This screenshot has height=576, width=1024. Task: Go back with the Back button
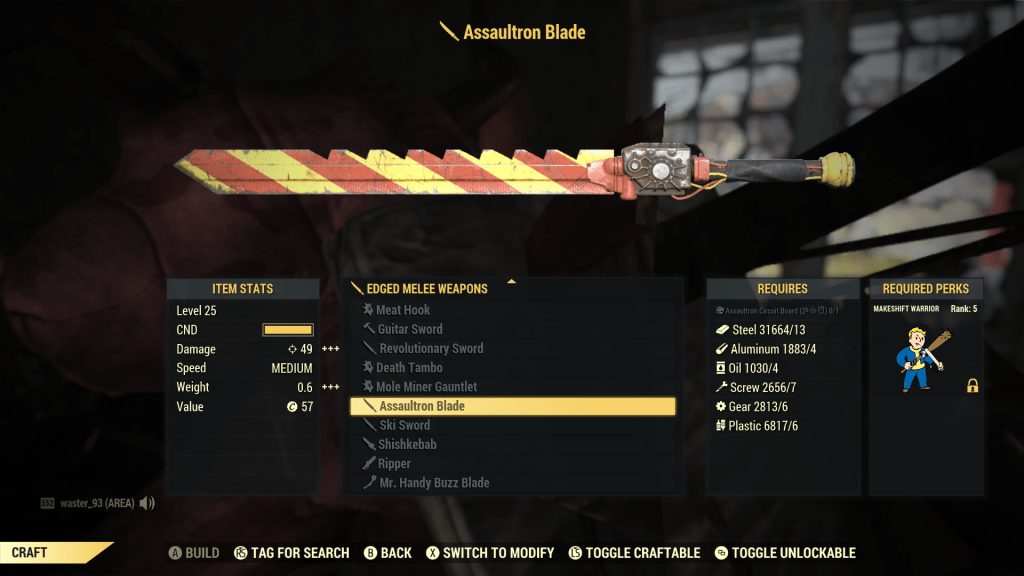pos(387,553)
